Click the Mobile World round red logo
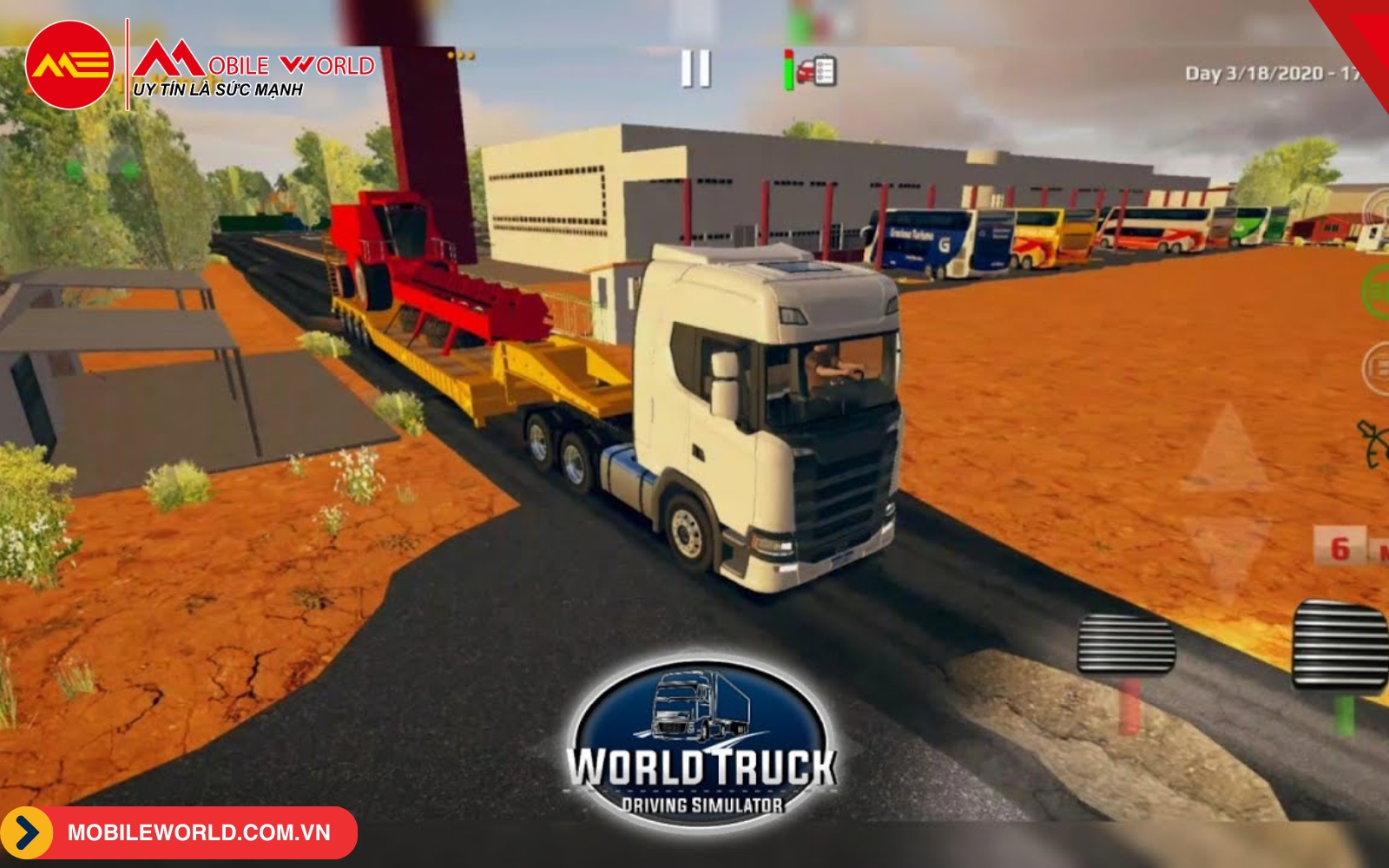Screen dimensions: 1389x868 pyautogui.click(x=69, y=65)
